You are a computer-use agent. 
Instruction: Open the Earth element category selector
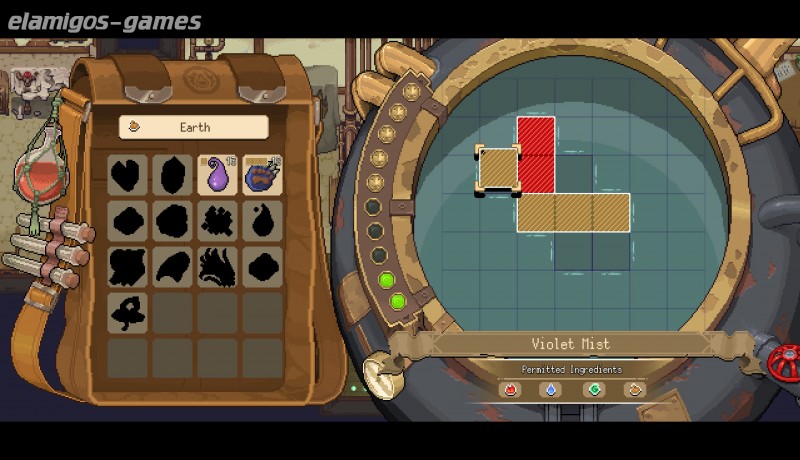click(194, 127)
